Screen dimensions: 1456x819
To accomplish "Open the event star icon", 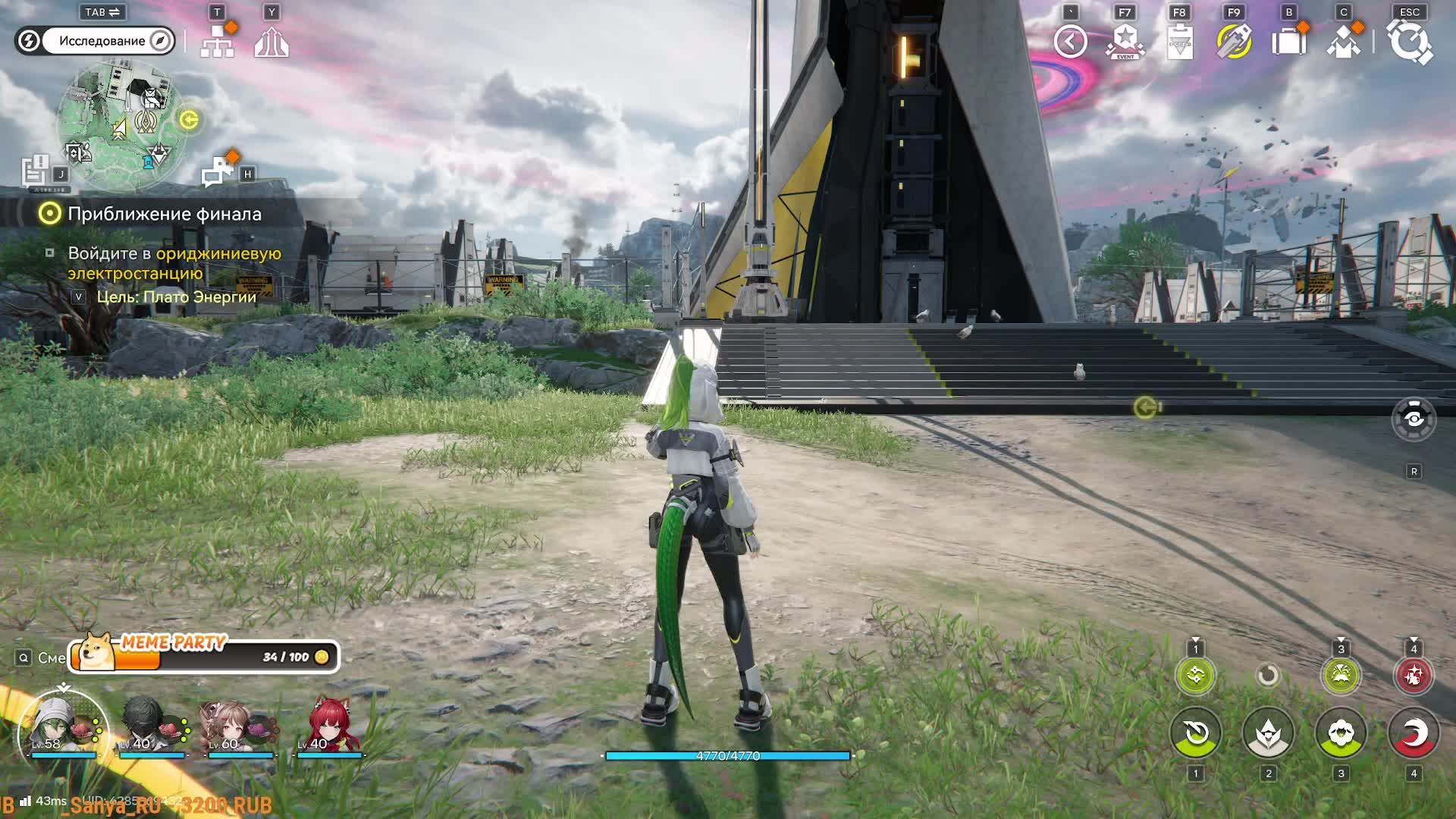I will [x=1125, y=42].
